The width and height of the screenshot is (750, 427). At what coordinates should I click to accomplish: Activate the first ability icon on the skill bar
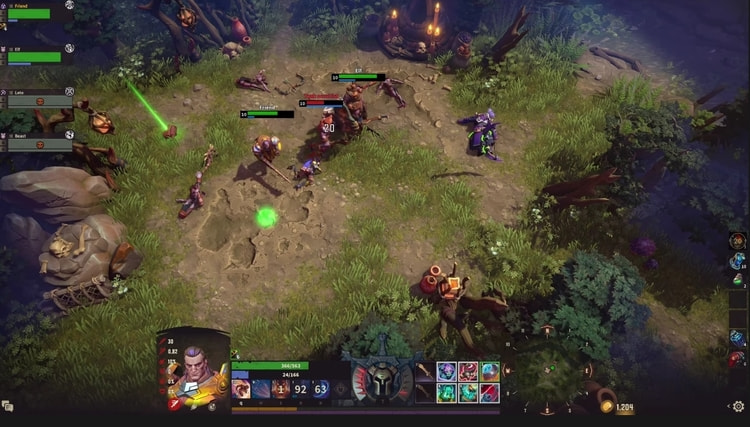pos(240,388)
